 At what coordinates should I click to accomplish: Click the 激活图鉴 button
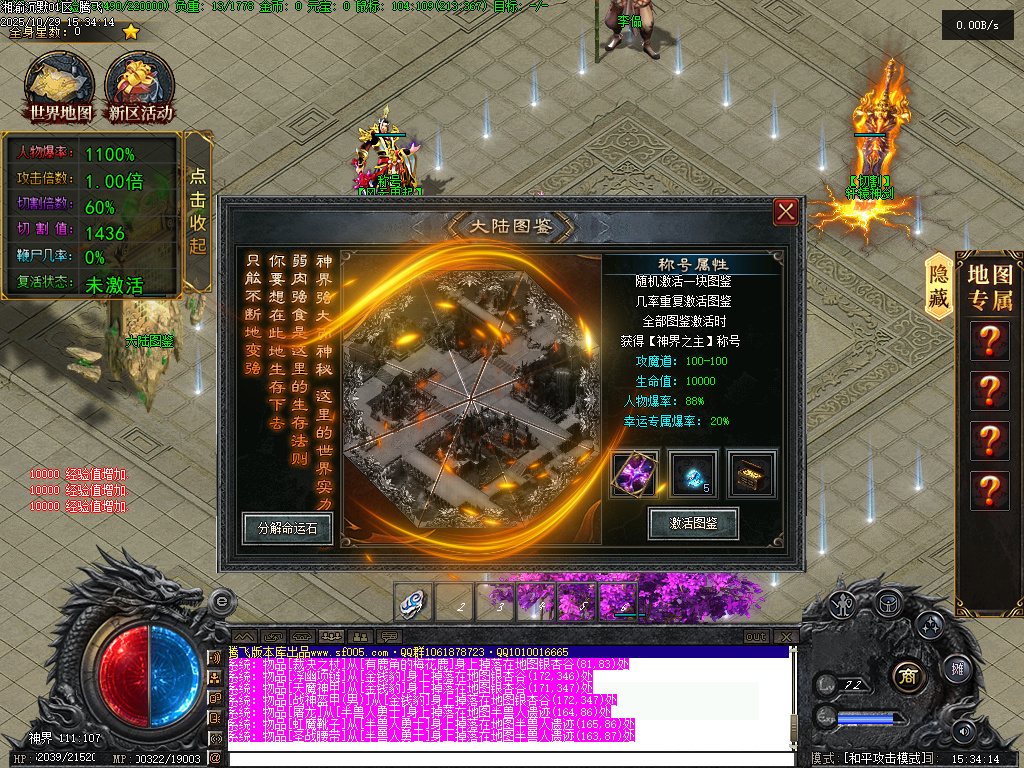pos(693,523)
